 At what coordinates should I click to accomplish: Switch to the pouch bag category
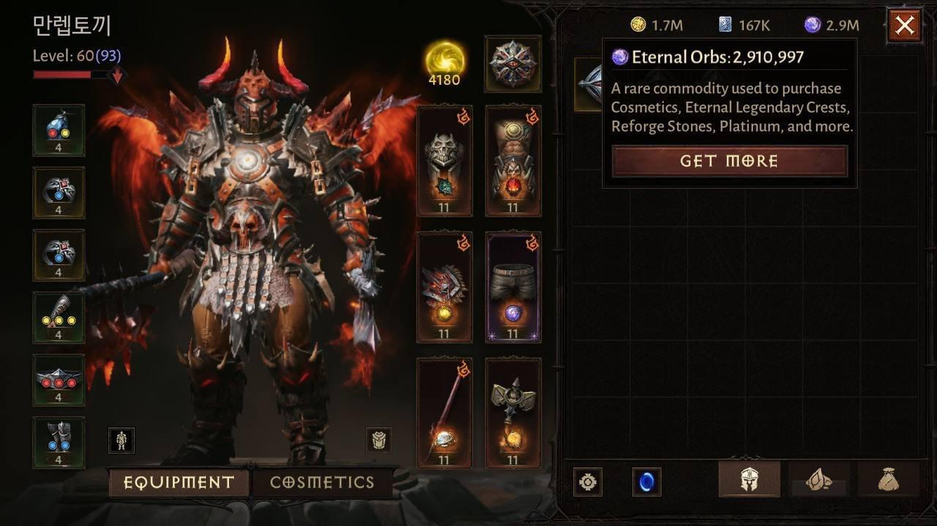887,481
